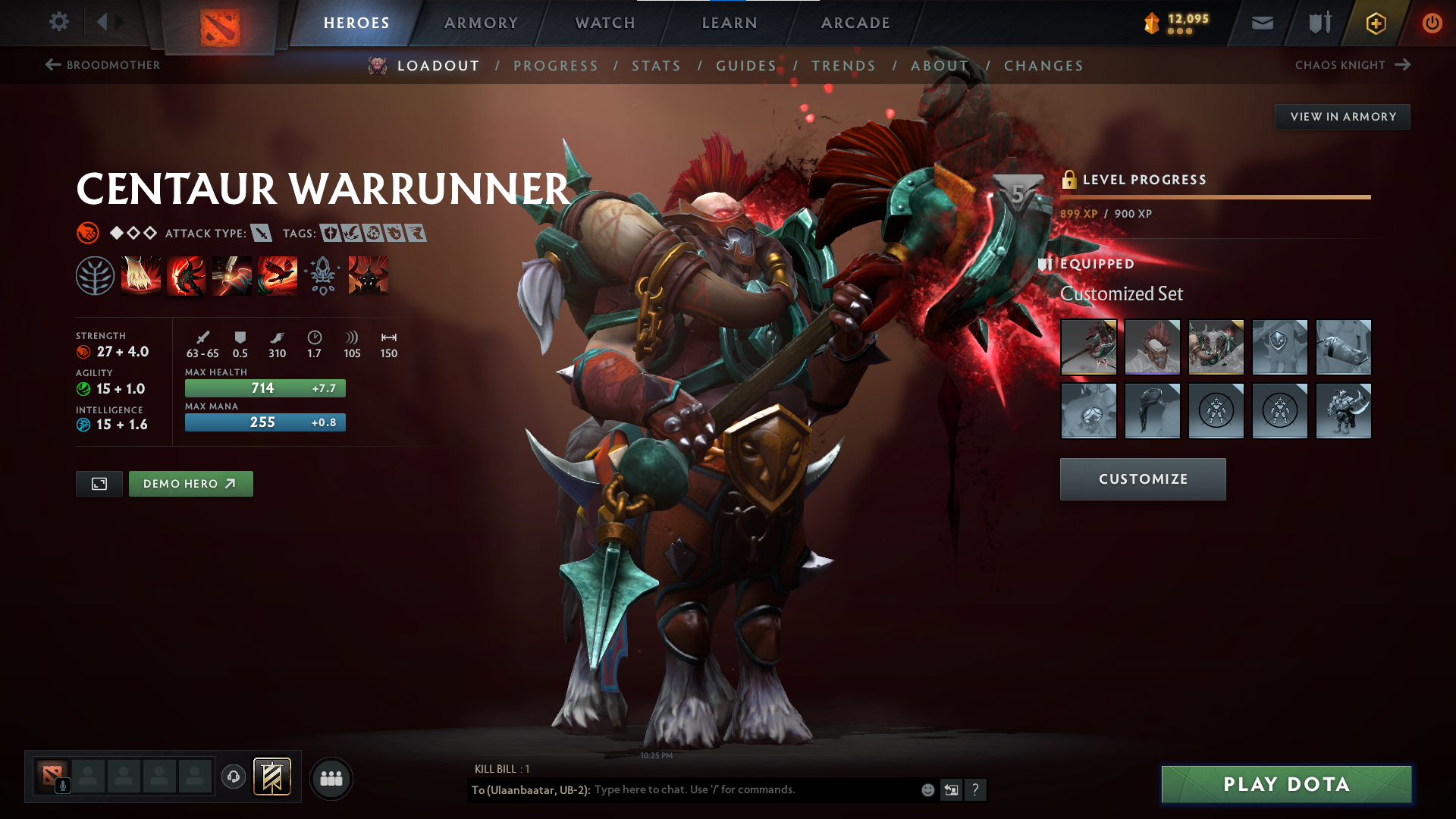Screen dimensions: 1456x819
Task: Click the armory shield-and-sword icon
Action: [1318, 23]
